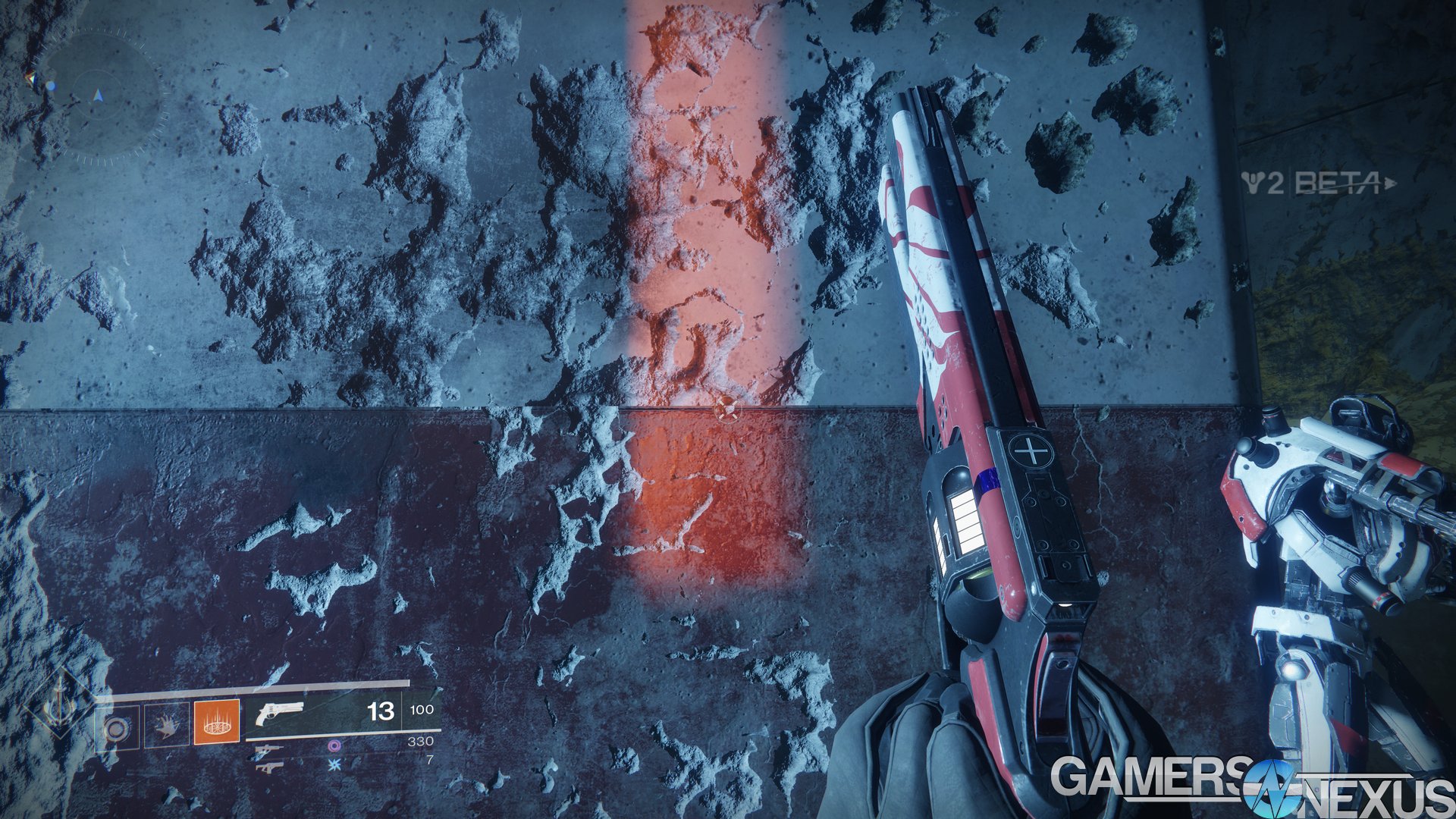Click the blue arc ammo type icon
The width and height of the screenshot is (1456, 819).
333,765
